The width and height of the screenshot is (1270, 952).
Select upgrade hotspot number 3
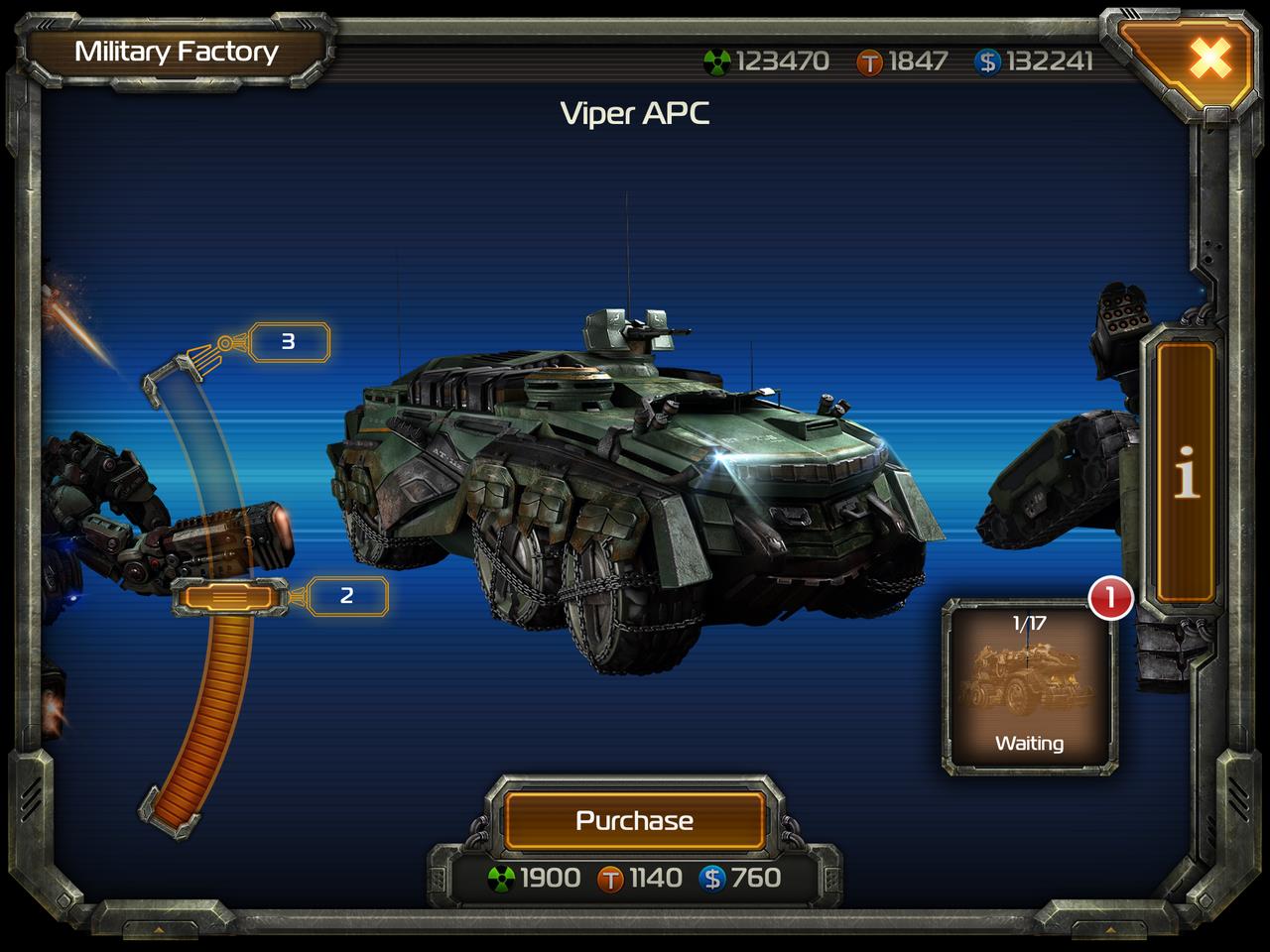pyautogui.click(x=289, y=340)
